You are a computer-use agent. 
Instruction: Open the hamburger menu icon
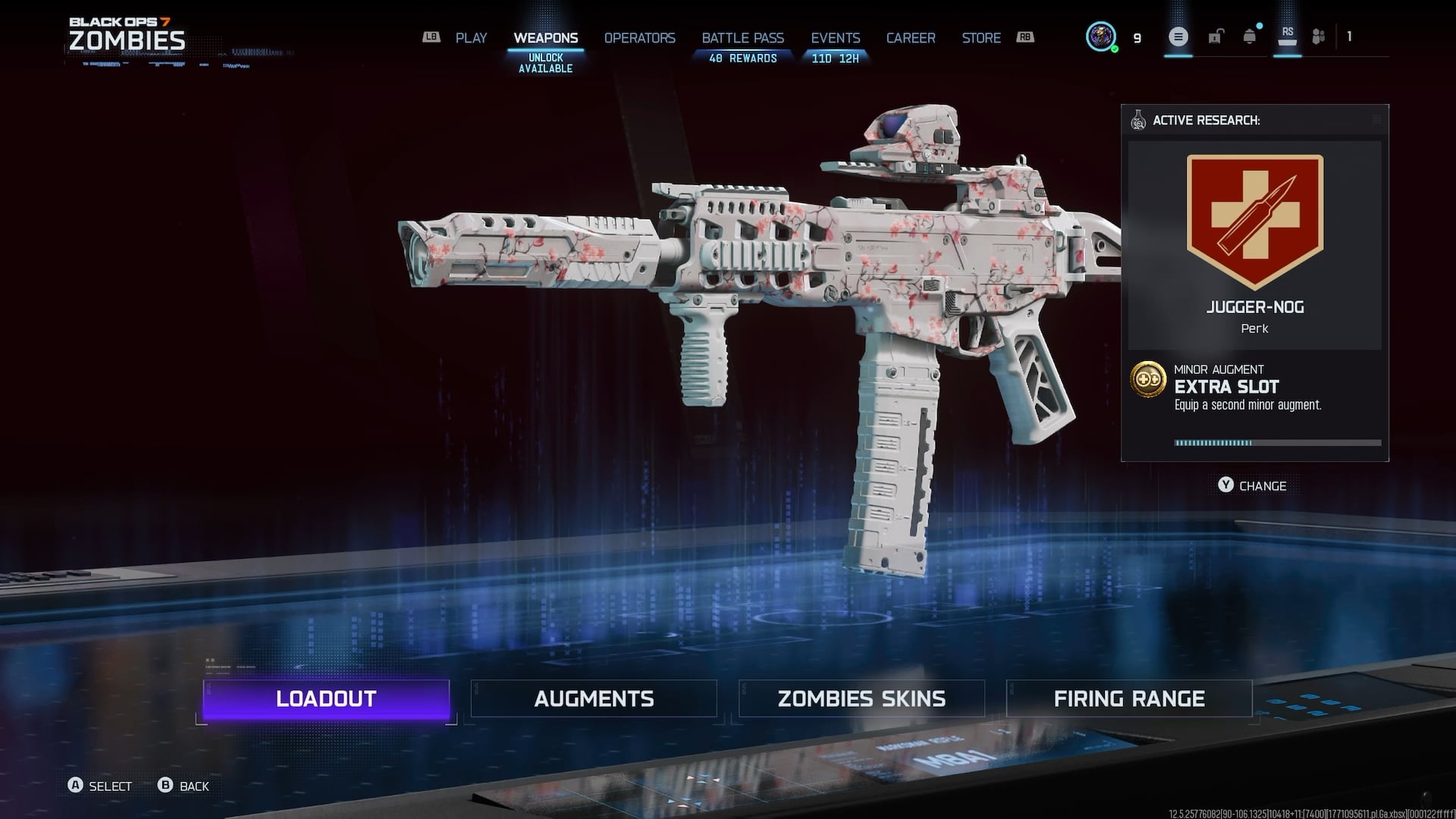(x=1178, y=36)
